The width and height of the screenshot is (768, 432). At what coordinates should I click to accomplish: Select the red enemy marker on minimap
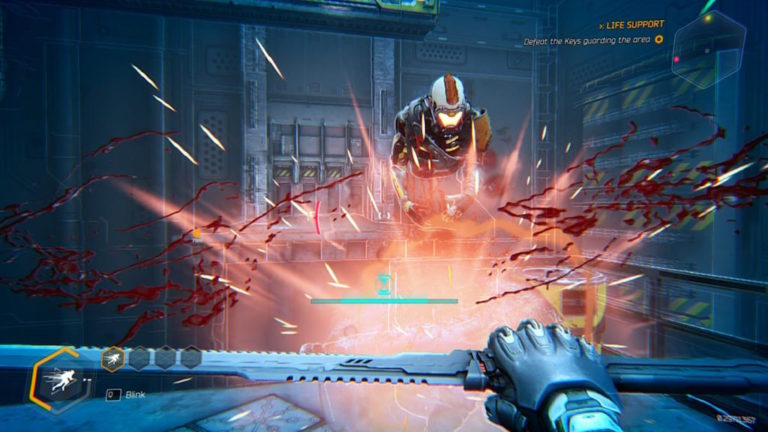pos(677,58)
